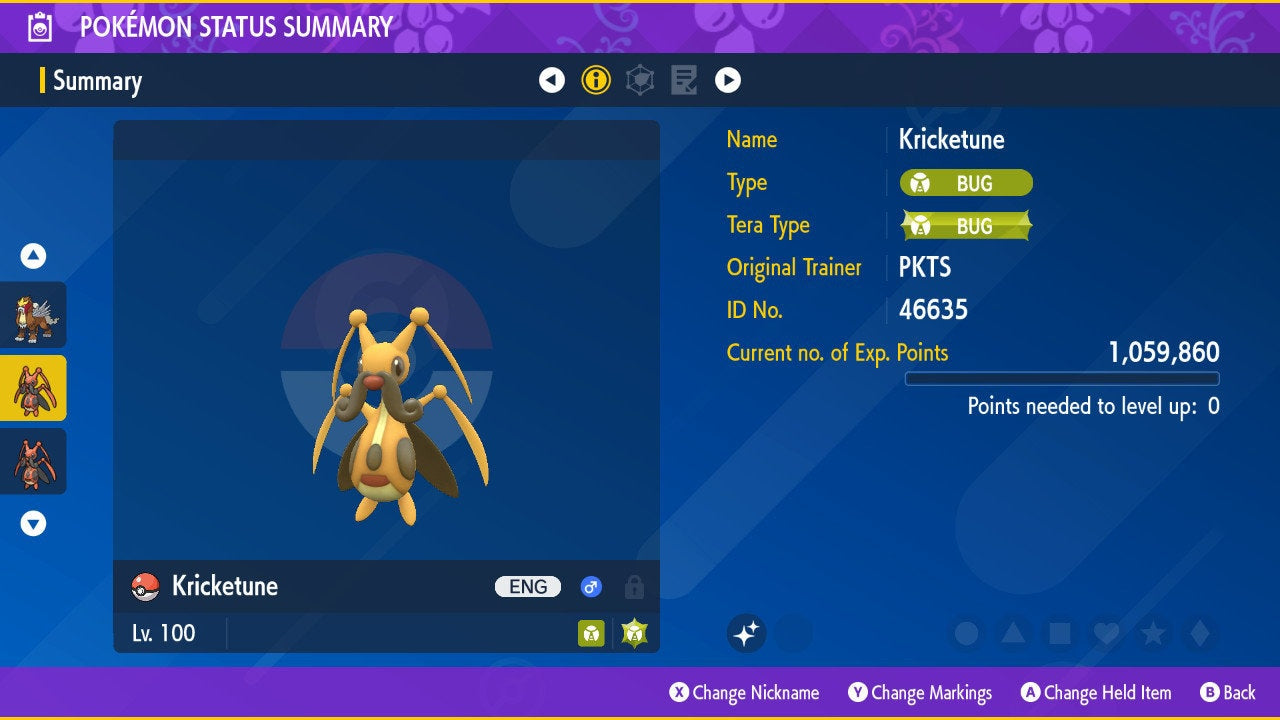Toggle the diamond marking
Viewport: 1280px width, 720px height.
coord(1198,633)
